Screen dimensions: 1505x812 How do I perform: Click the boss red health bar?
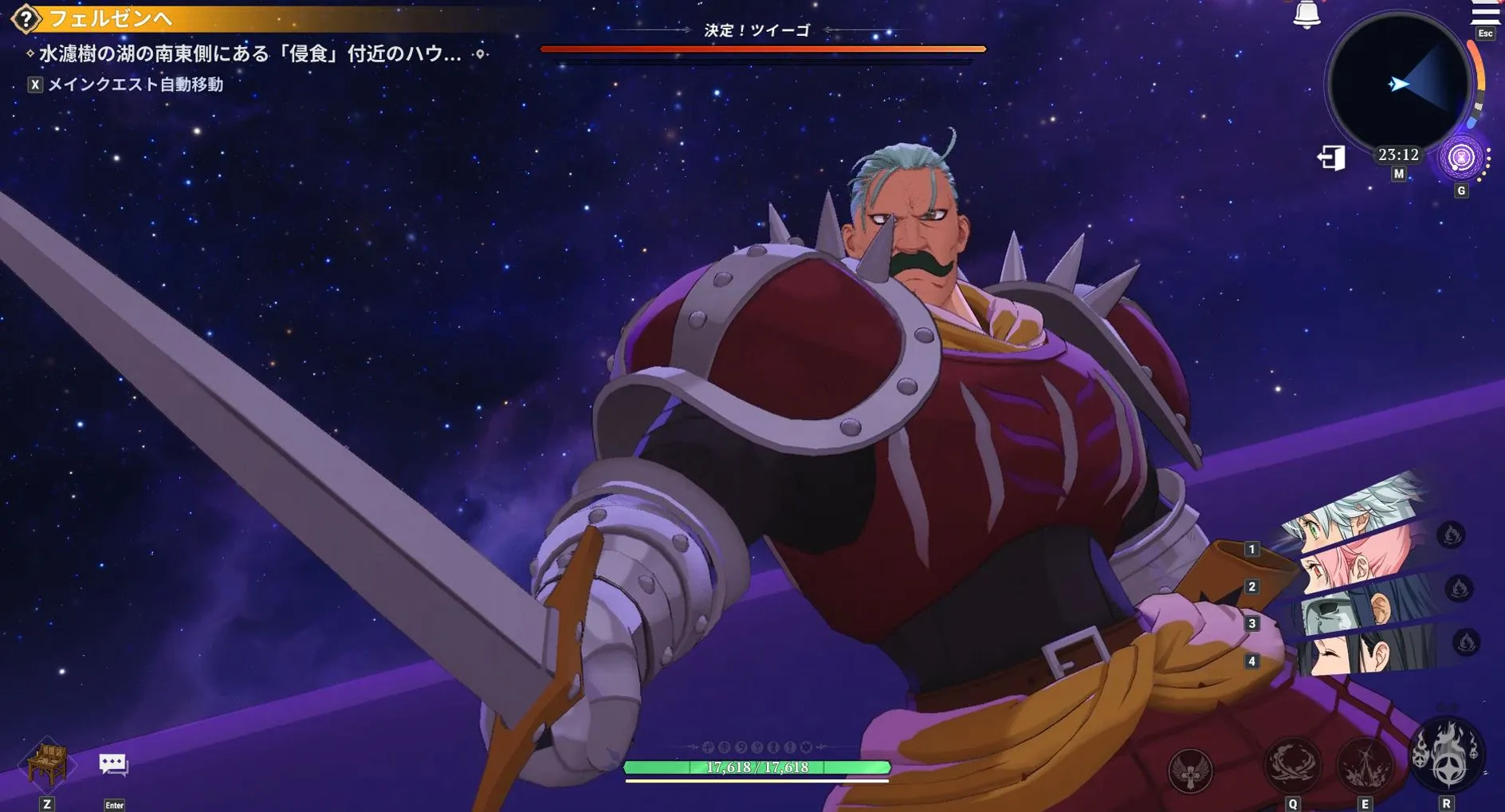click(757, 49)
